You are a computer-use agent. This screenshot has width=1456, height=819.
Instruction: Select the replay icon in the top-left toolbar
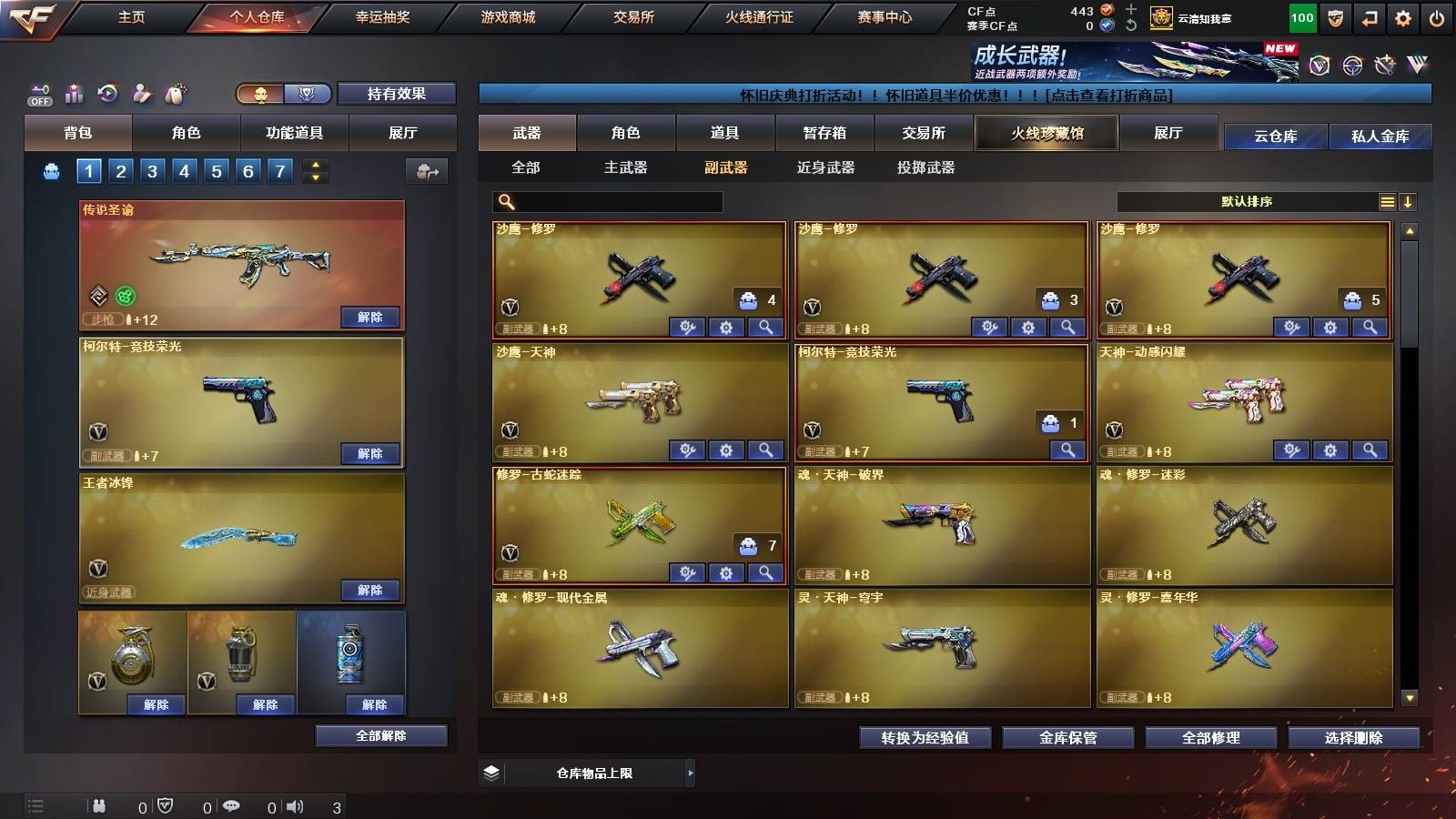pyautogui.click(x=107, y=92)
